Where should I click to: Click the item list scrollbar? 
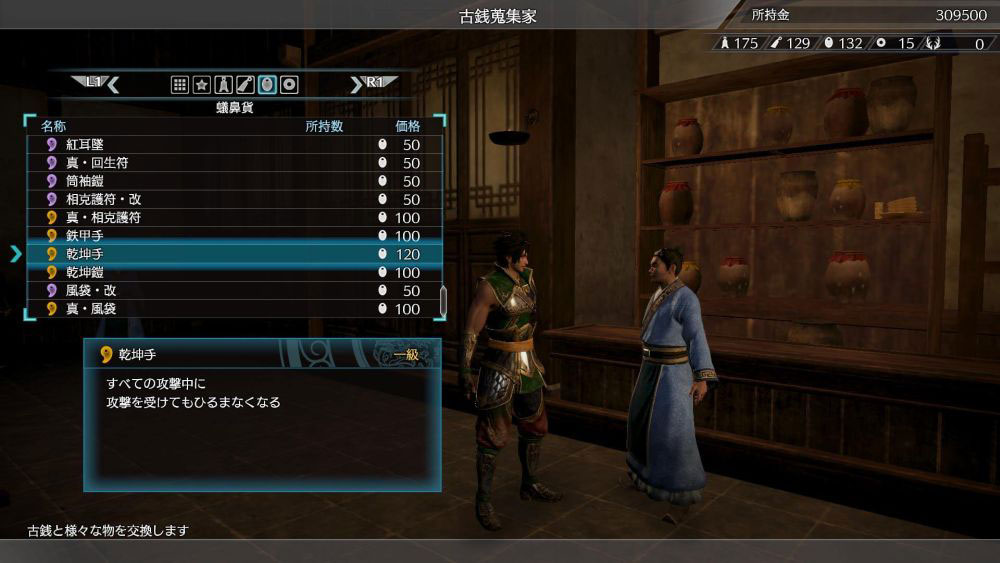click(443, 300)
